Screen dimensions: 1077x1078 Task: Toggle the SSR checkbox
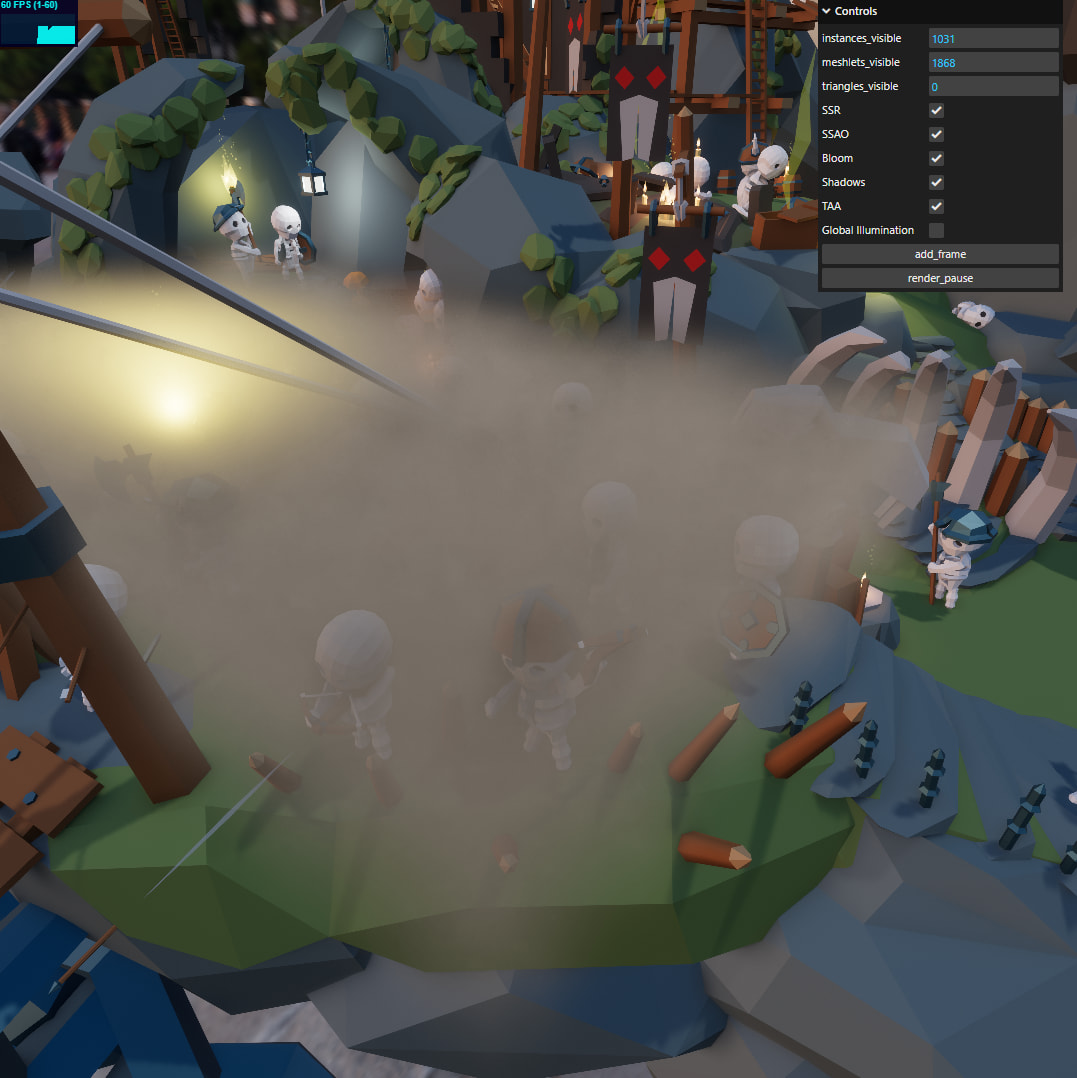click(936, 110)
